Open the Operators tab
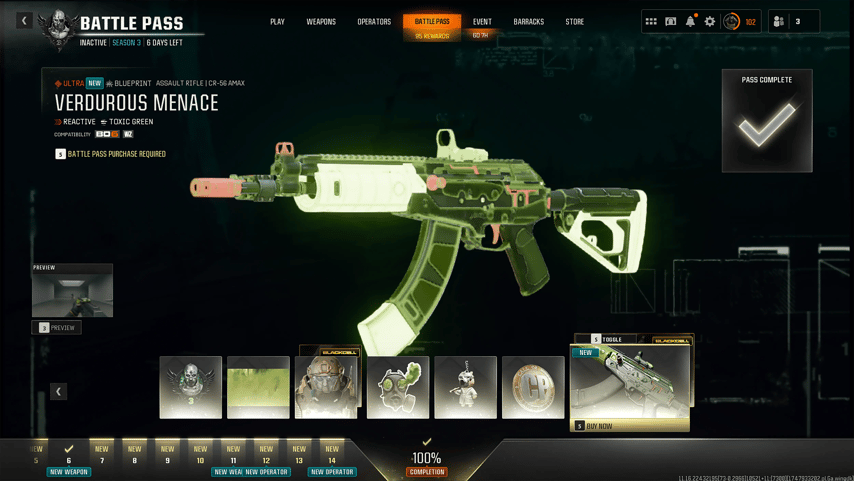 point(374,22)
